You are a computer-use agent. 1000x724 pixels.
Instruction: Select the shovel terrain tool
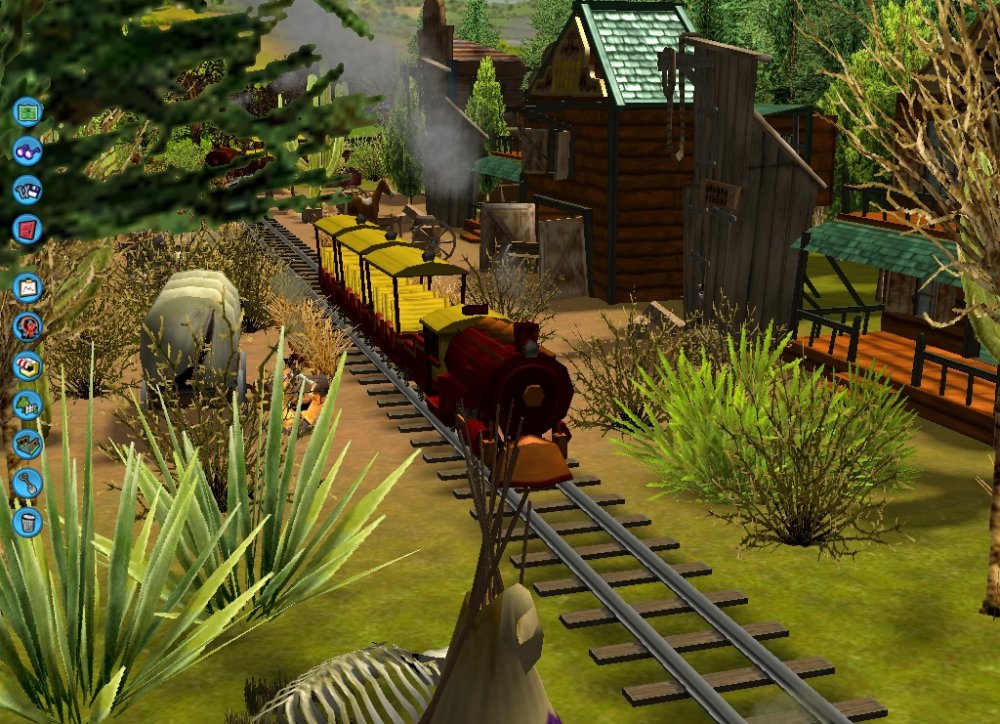tap(28, 483)
